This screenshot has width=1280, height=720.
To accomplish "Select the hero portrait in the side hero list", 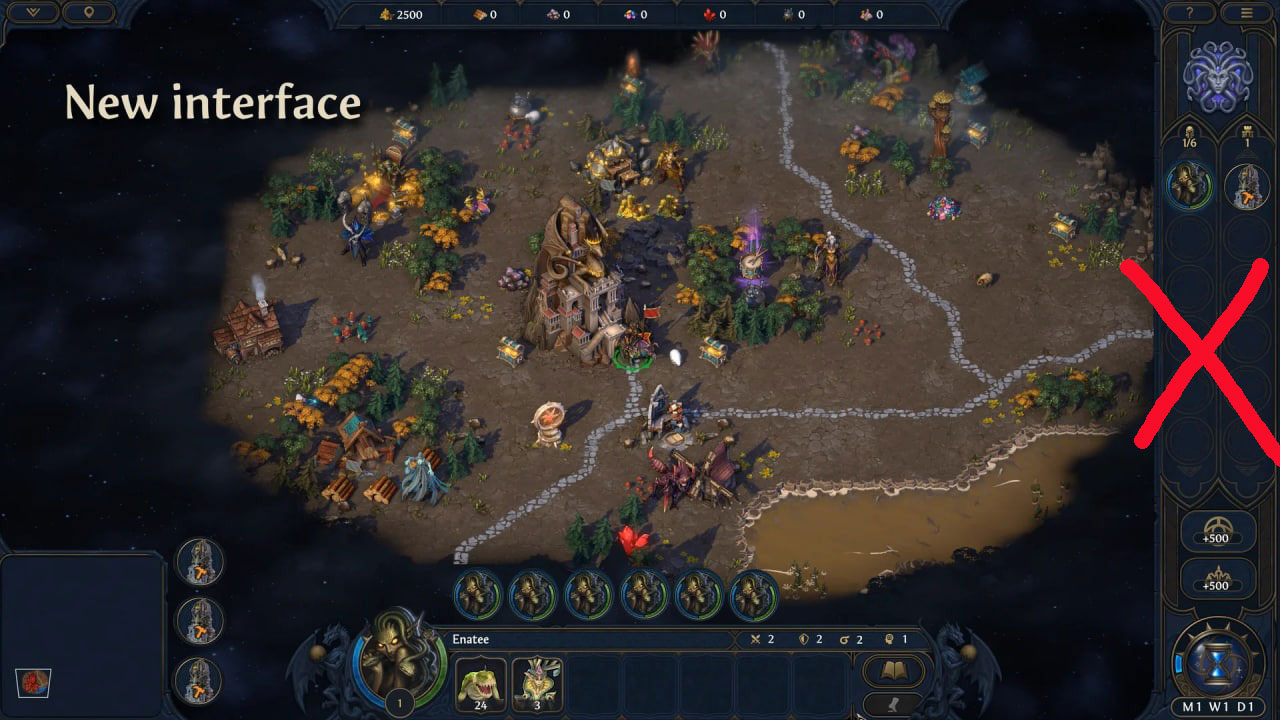I will pos(1190,186).
